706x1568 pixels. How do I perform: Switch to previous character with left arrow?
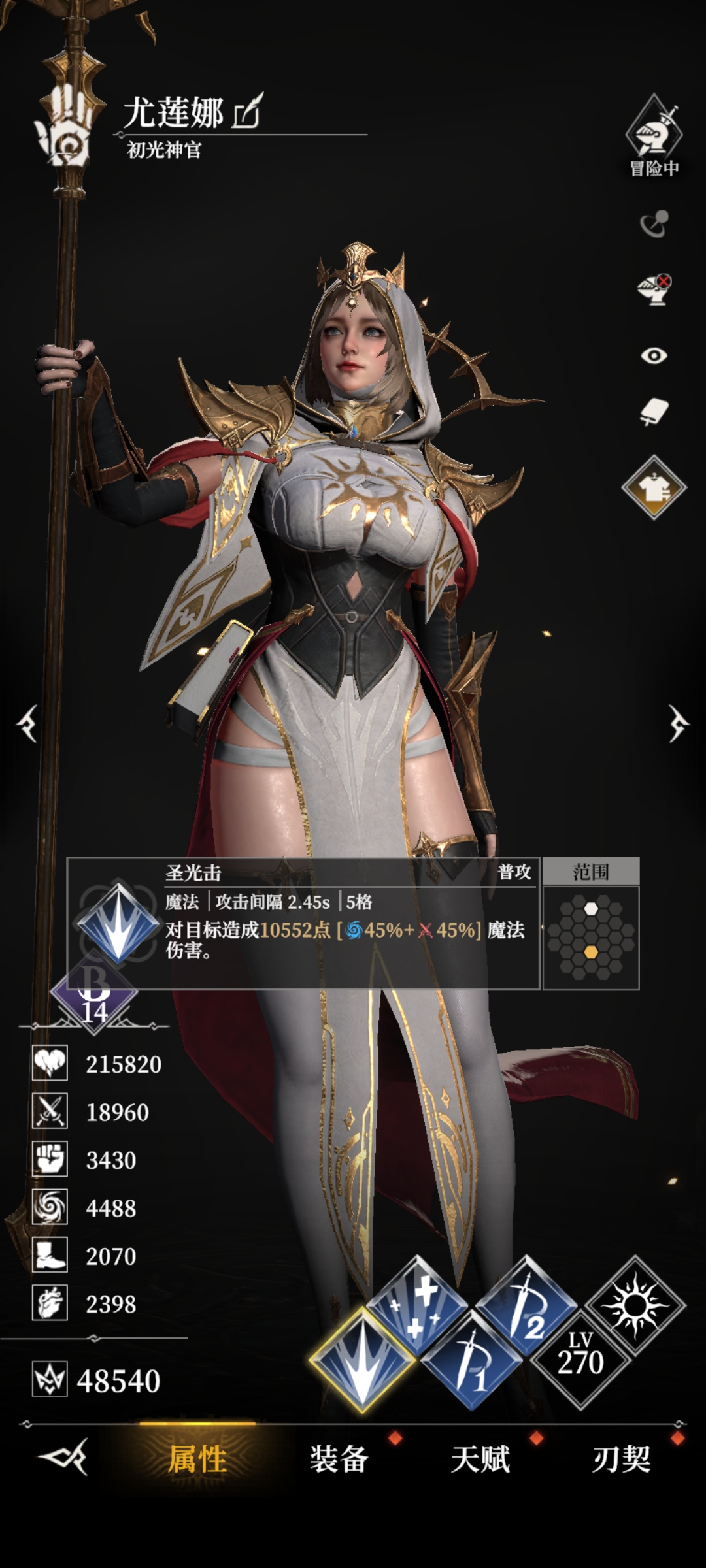pyautogui.click(x=28, y=723)
